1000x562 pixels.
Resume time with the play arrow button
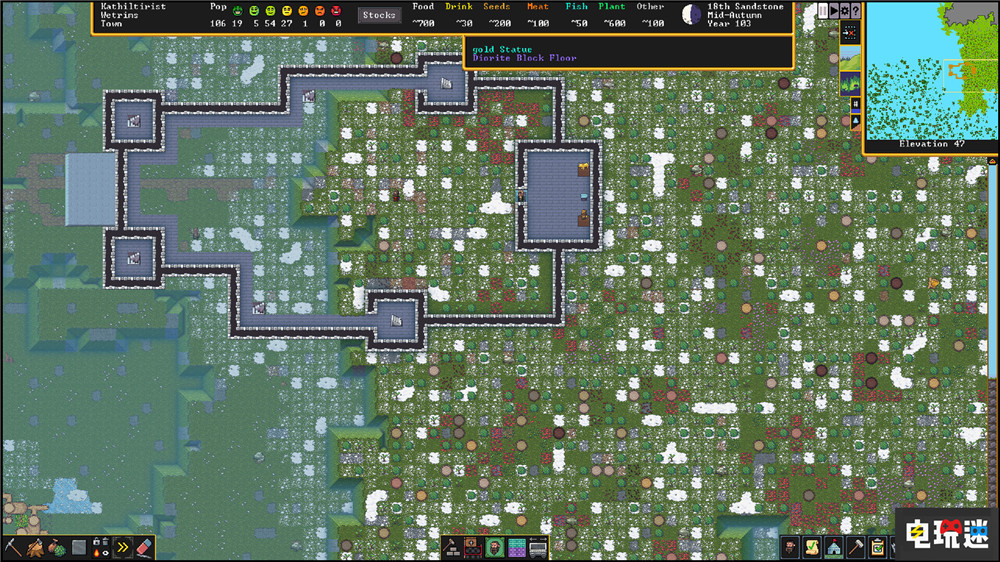pyautogui.click(x=834, y=10)
